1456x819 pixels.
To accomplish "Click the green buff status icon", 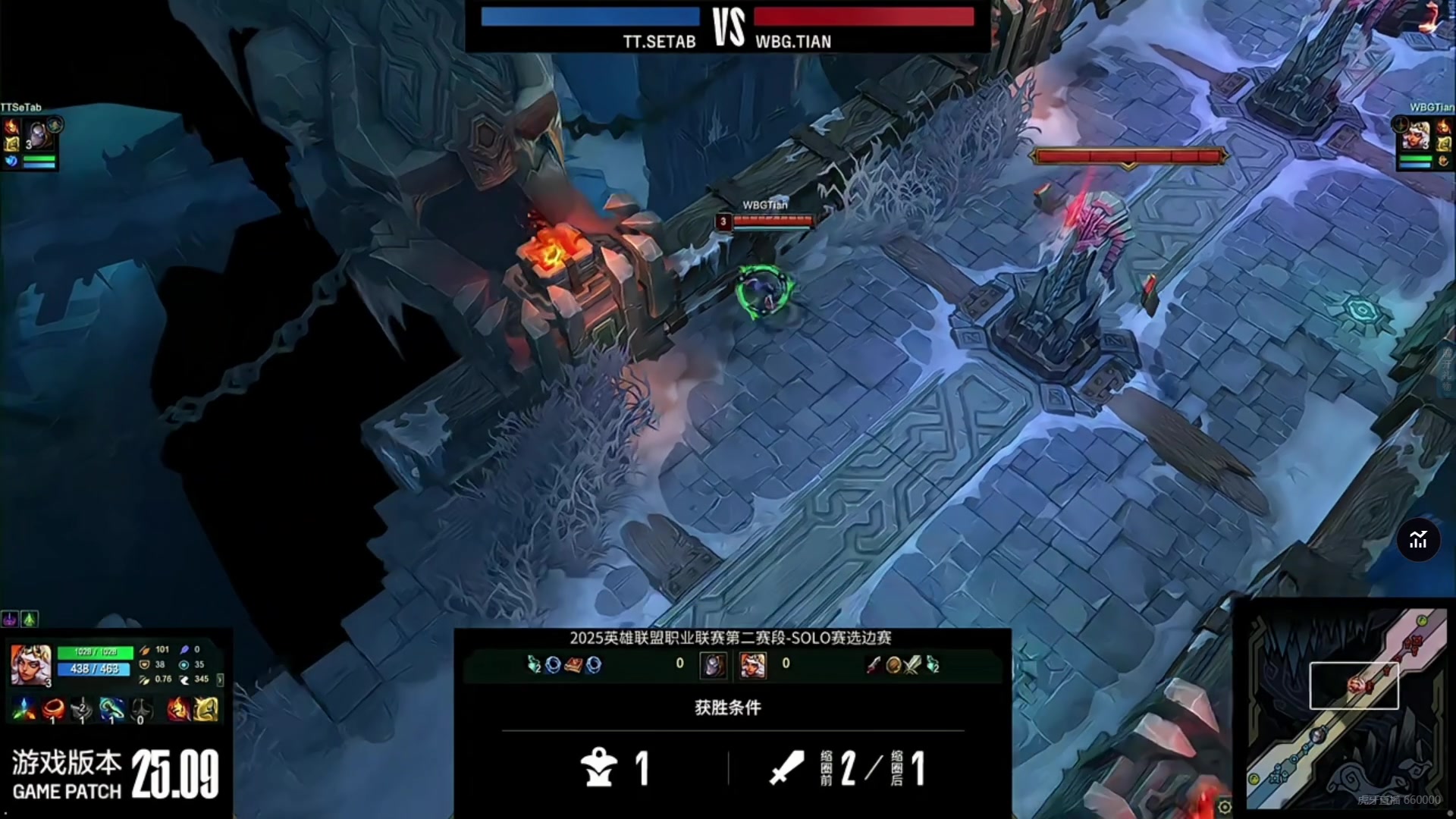I will (x=29, y=620).
